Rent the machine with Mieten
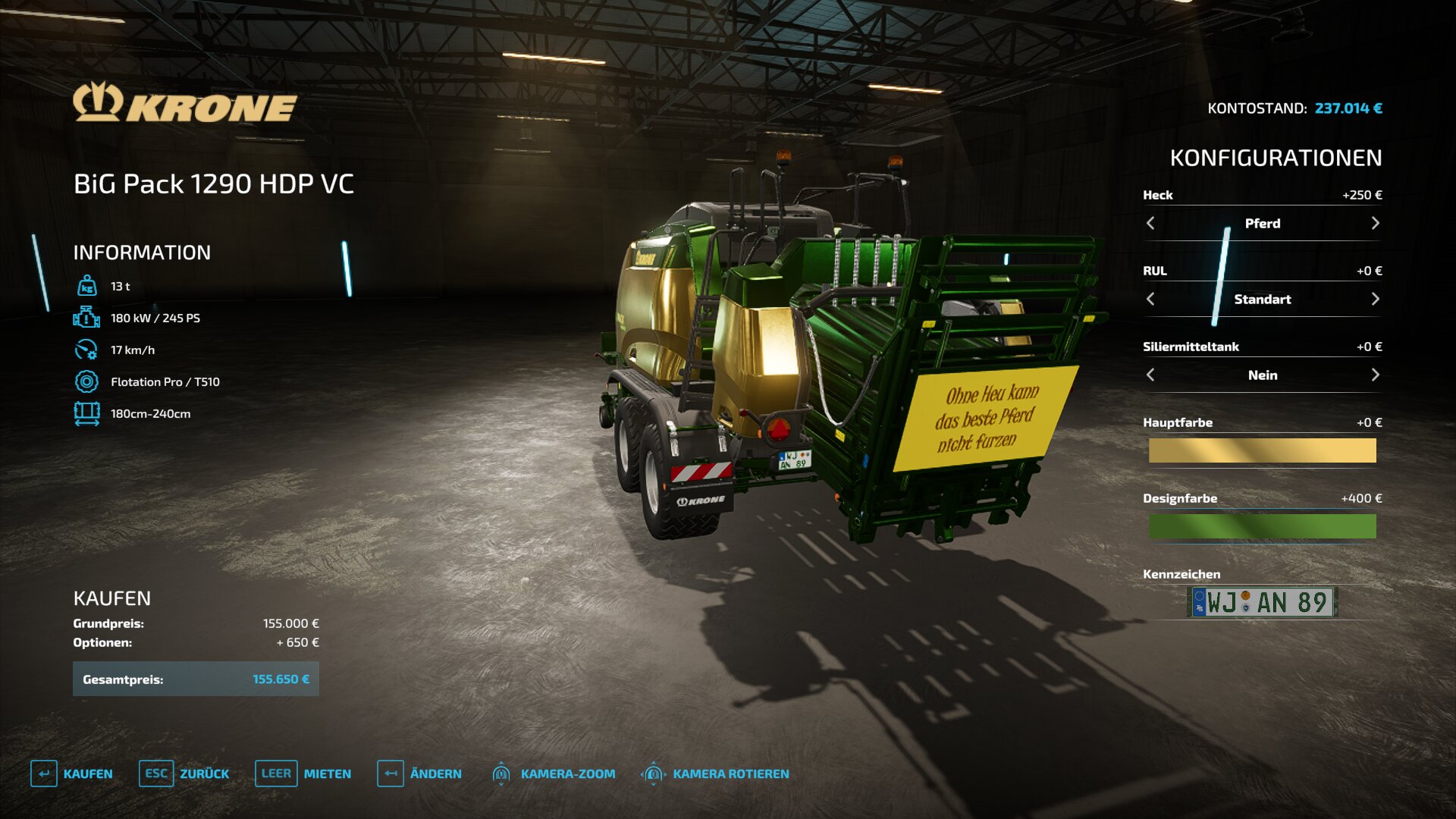Viewport: 1456px width, 819px height. 303,773
